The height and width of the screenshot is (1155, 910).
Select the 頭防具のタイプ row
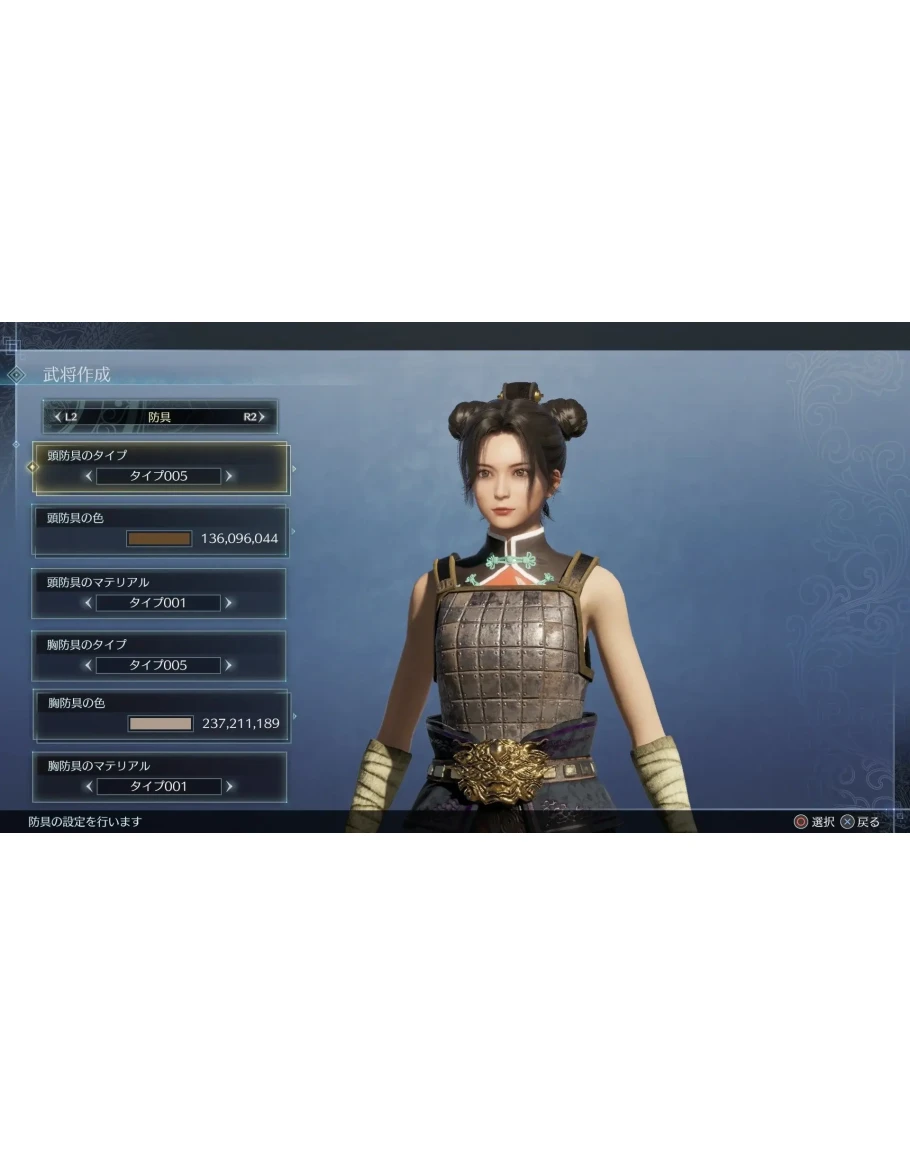(x=160, y=455)
